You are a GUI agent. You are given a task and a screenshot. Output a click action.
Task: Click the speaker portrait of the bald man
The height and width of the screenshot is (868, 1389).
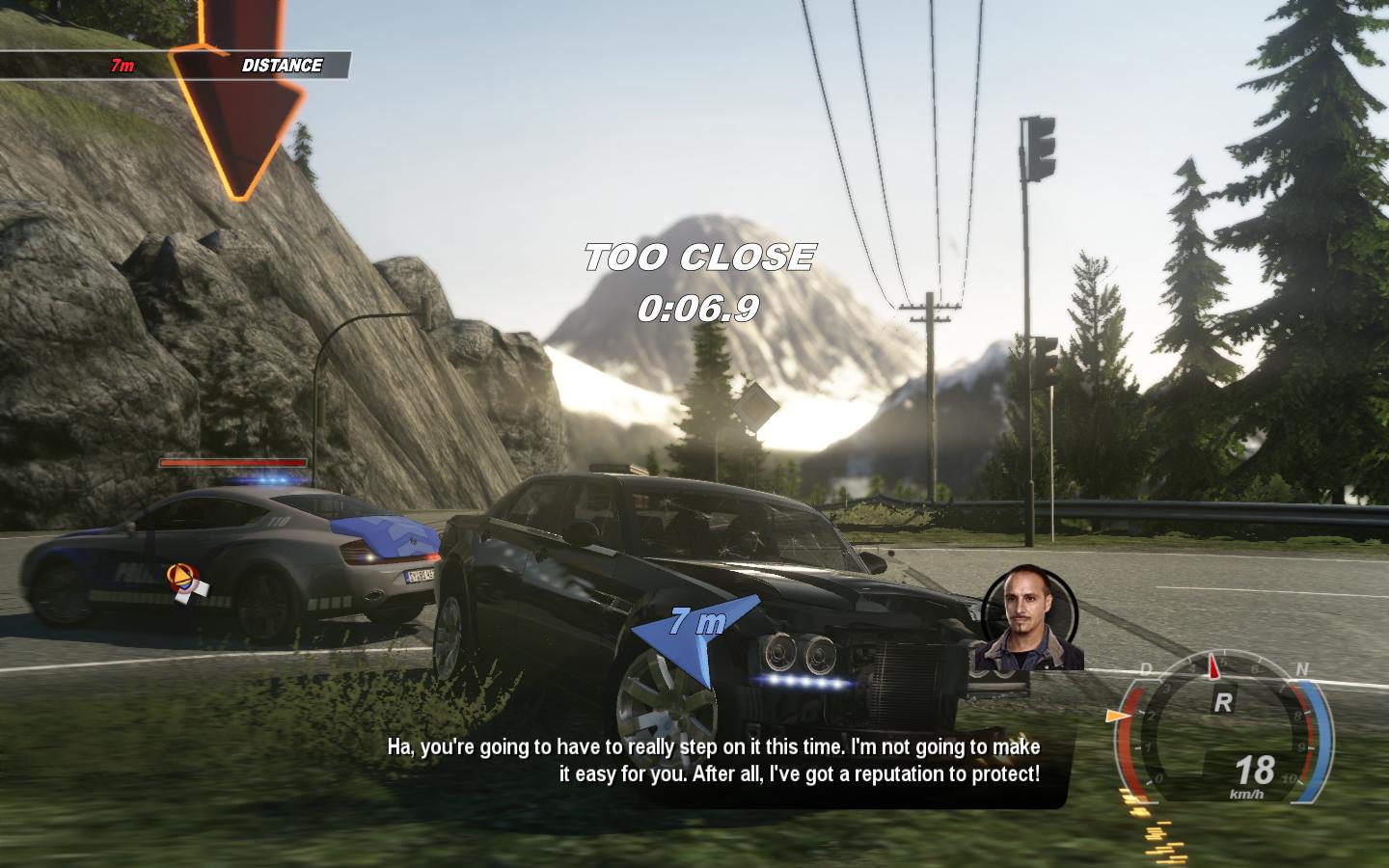coord(1028,617)
